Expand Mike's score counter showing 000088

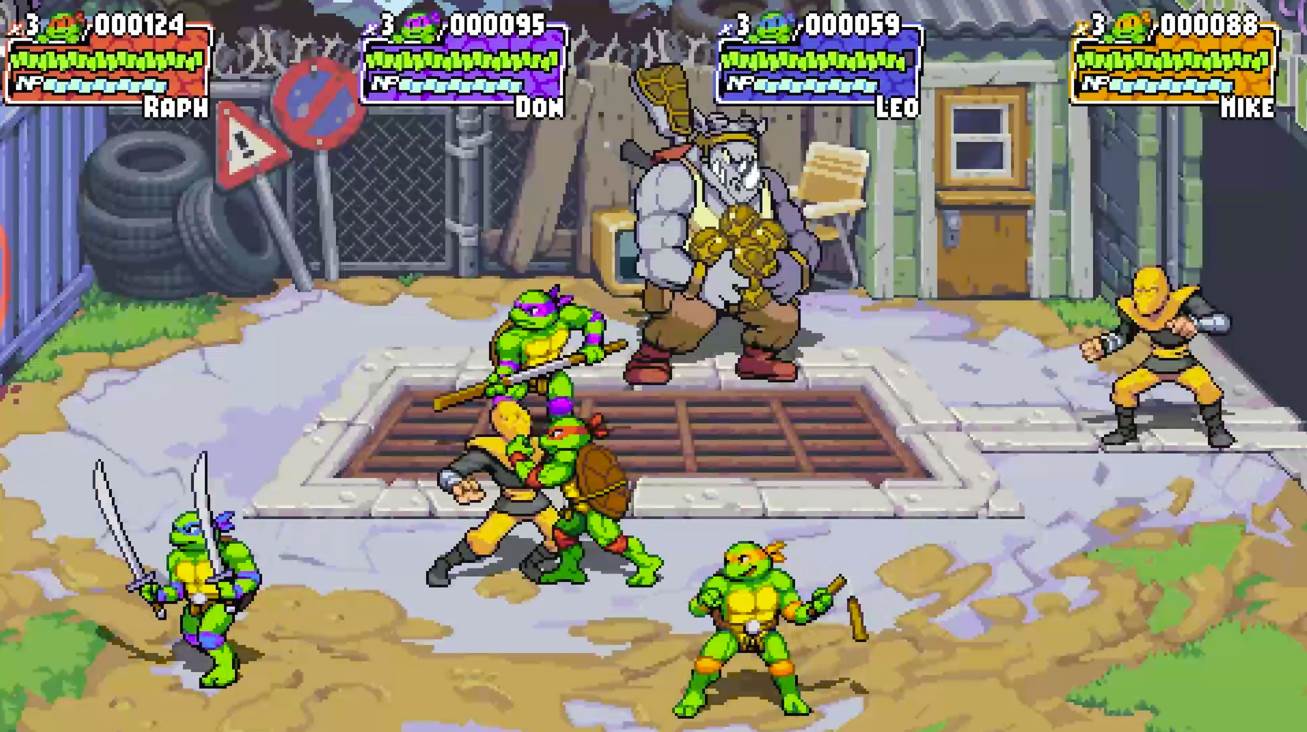point(1208,23)
